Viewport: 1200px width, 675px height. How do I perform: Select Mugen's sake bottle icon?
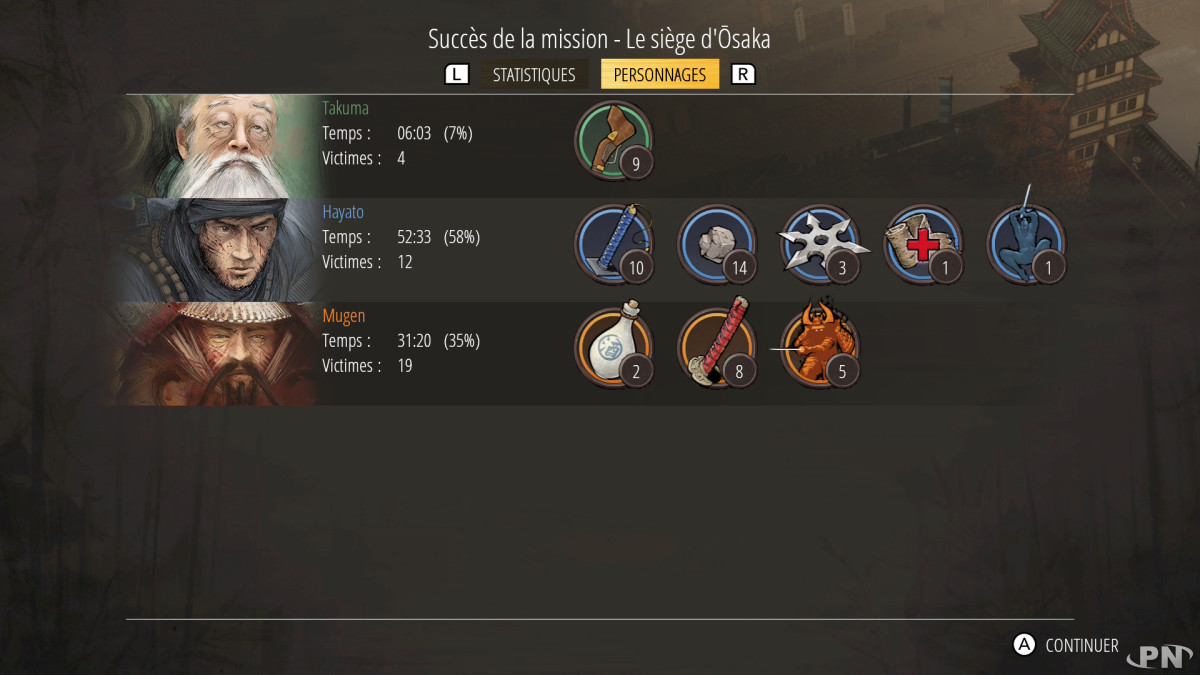tap(614, 348)
